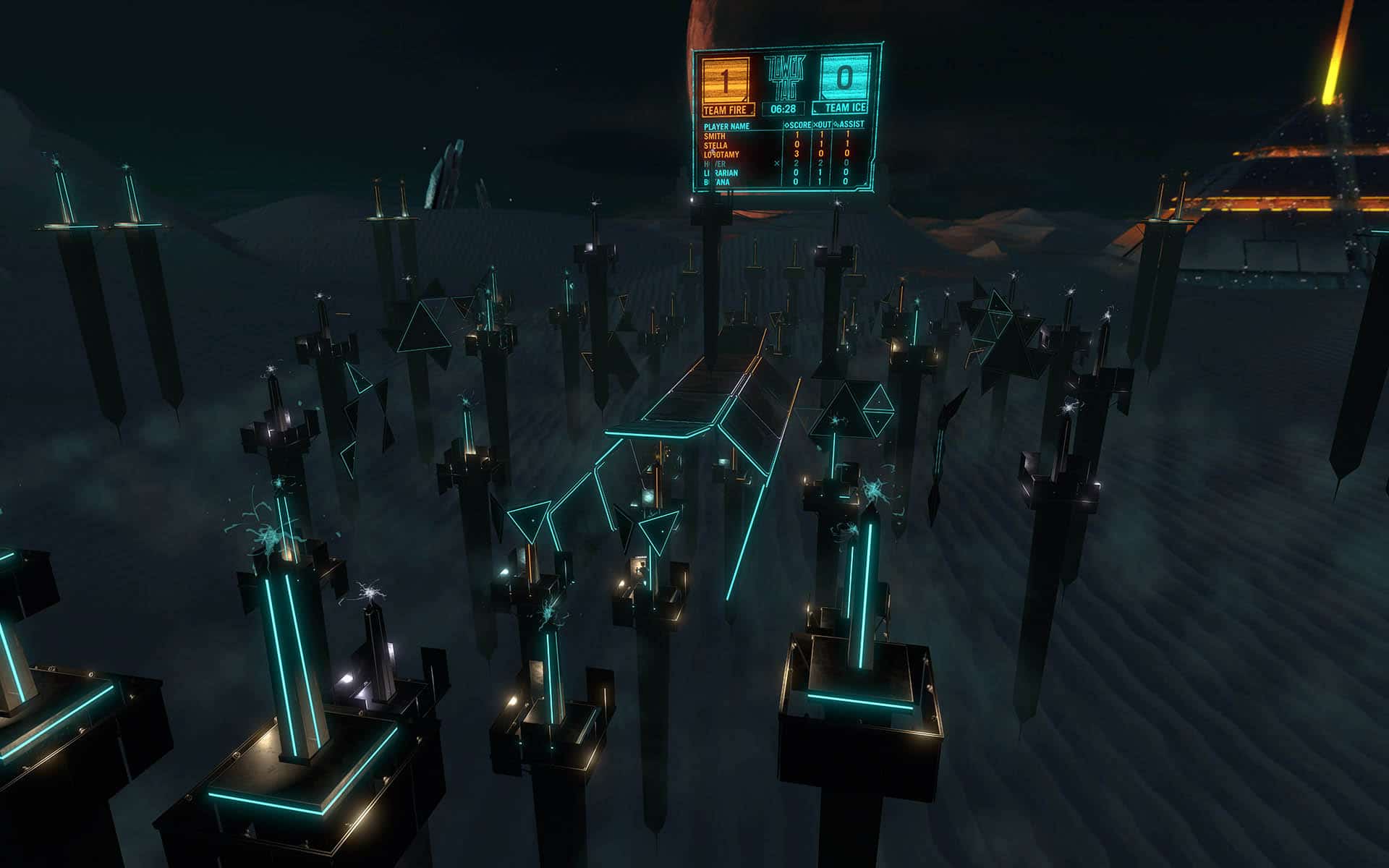Select the diamond icon beside SCORE header

coord(788,125)
